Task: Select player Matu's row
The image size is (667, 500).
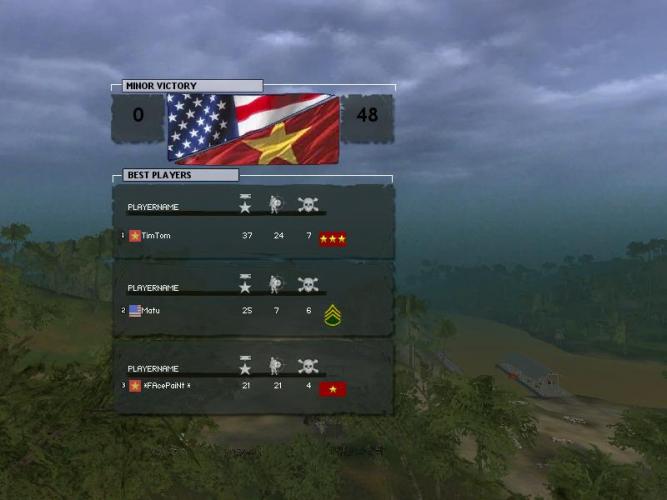Action: click(x=151, y=311)
